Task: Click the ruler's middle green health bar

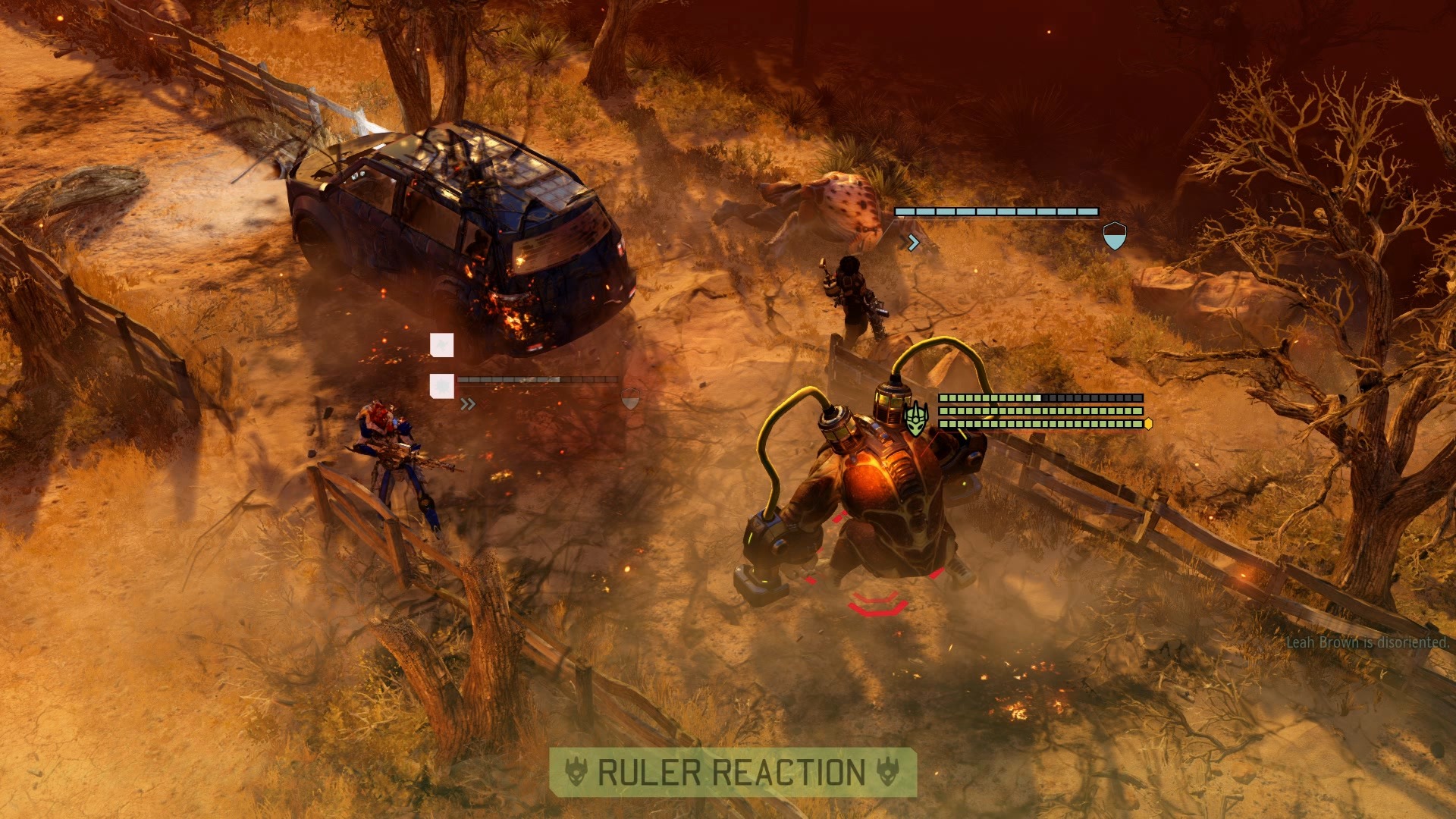Action: pos(1039,412)
